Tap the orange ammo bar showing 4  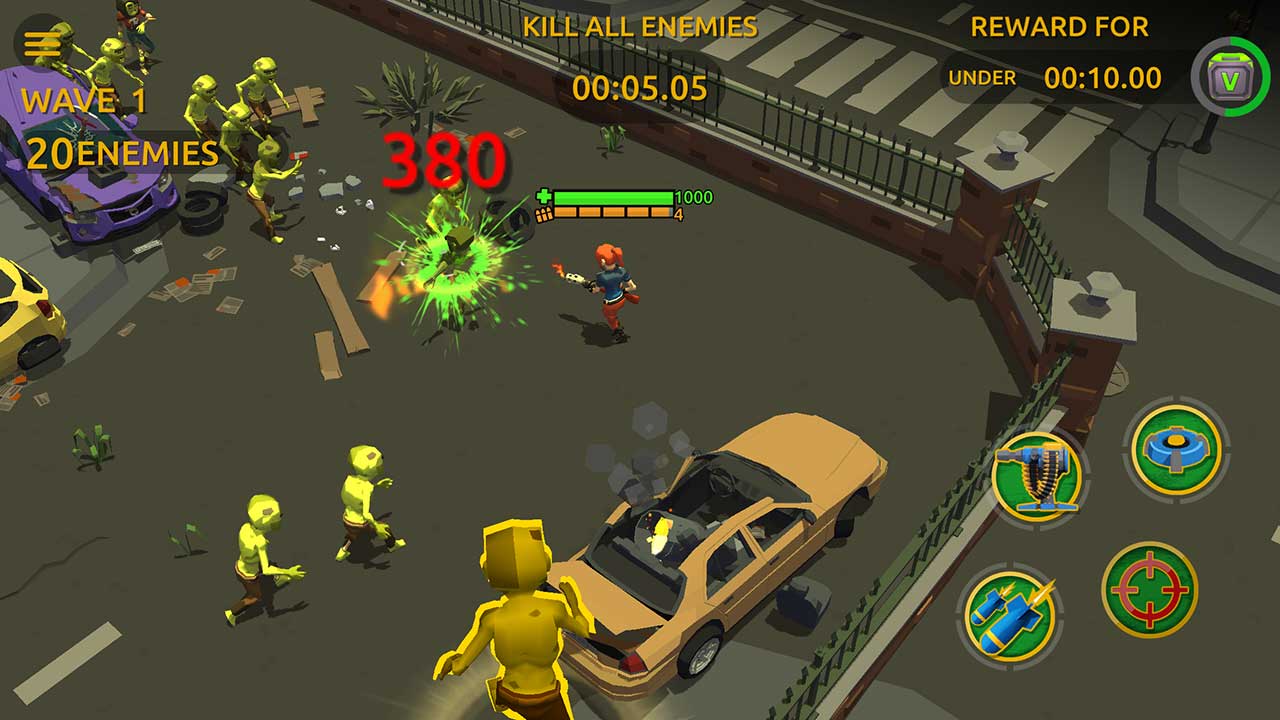pos(615,213)
